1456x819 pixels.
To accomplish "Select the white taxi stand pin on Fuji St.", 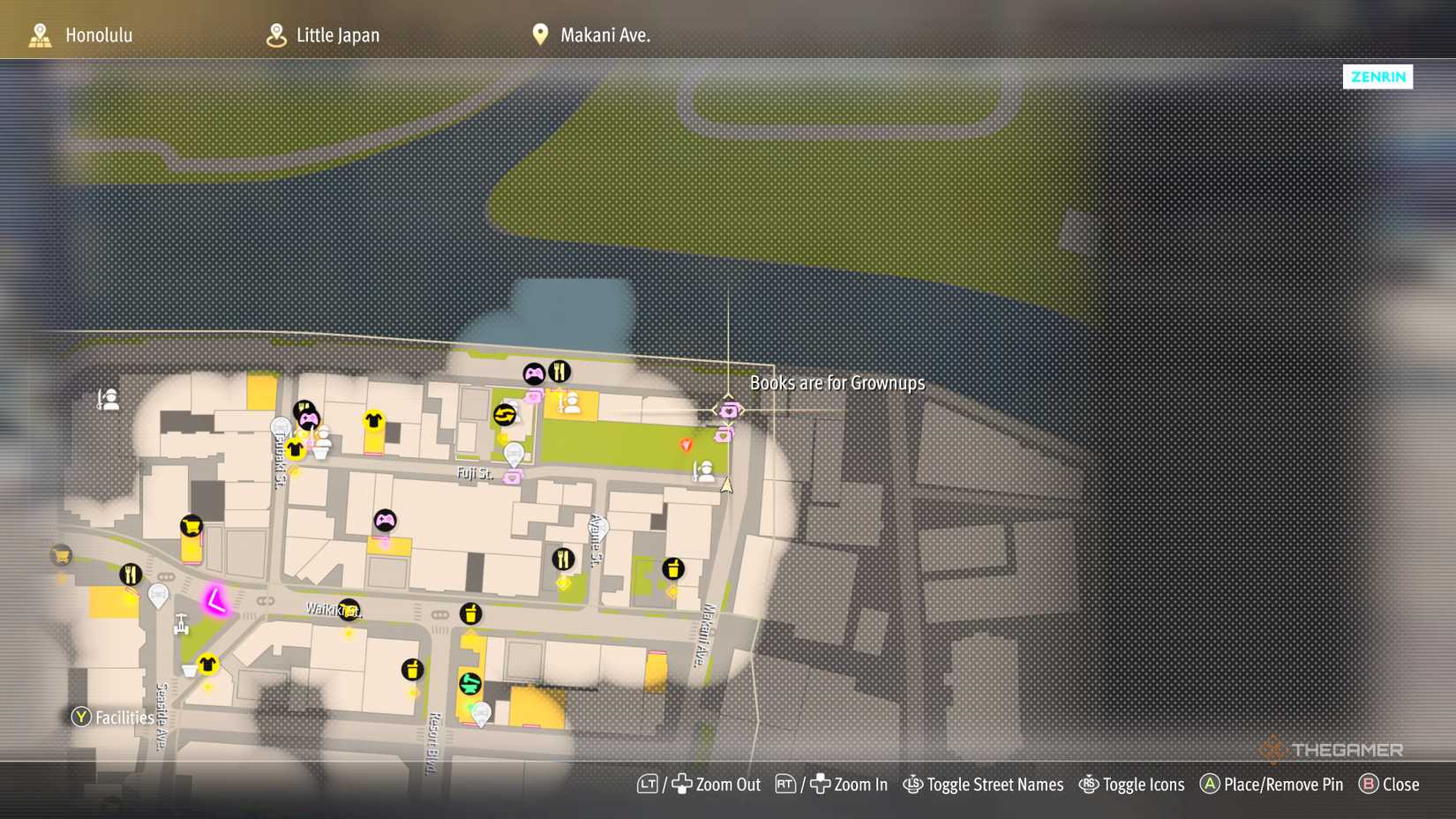I will coord(514,455).
